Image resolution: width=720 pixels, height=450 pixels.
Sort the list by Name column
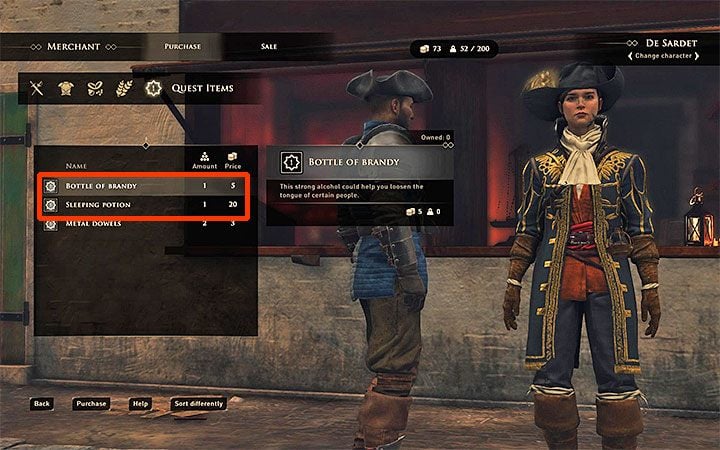(77, 165)
